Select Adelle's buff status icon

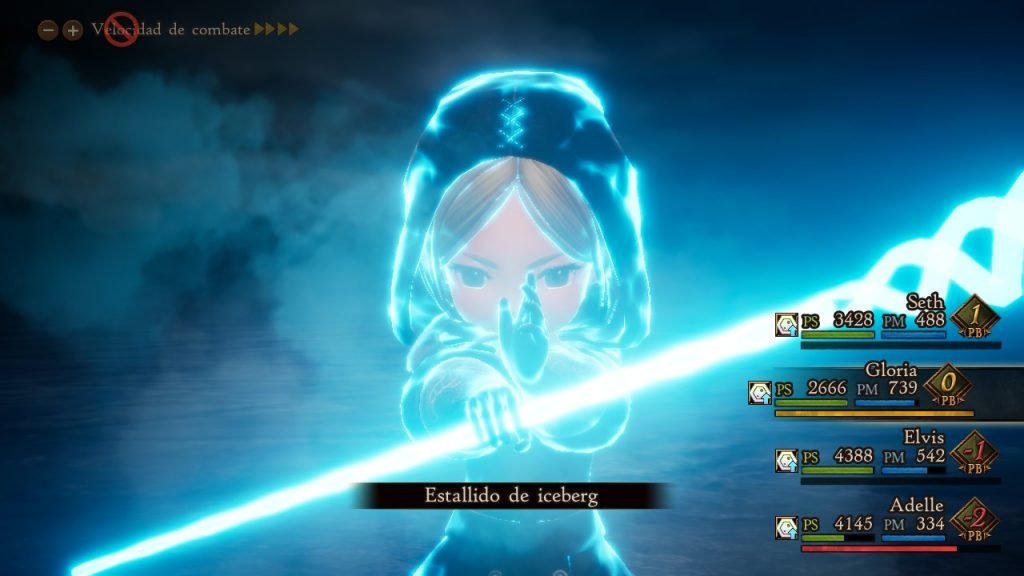pos(787,527)
